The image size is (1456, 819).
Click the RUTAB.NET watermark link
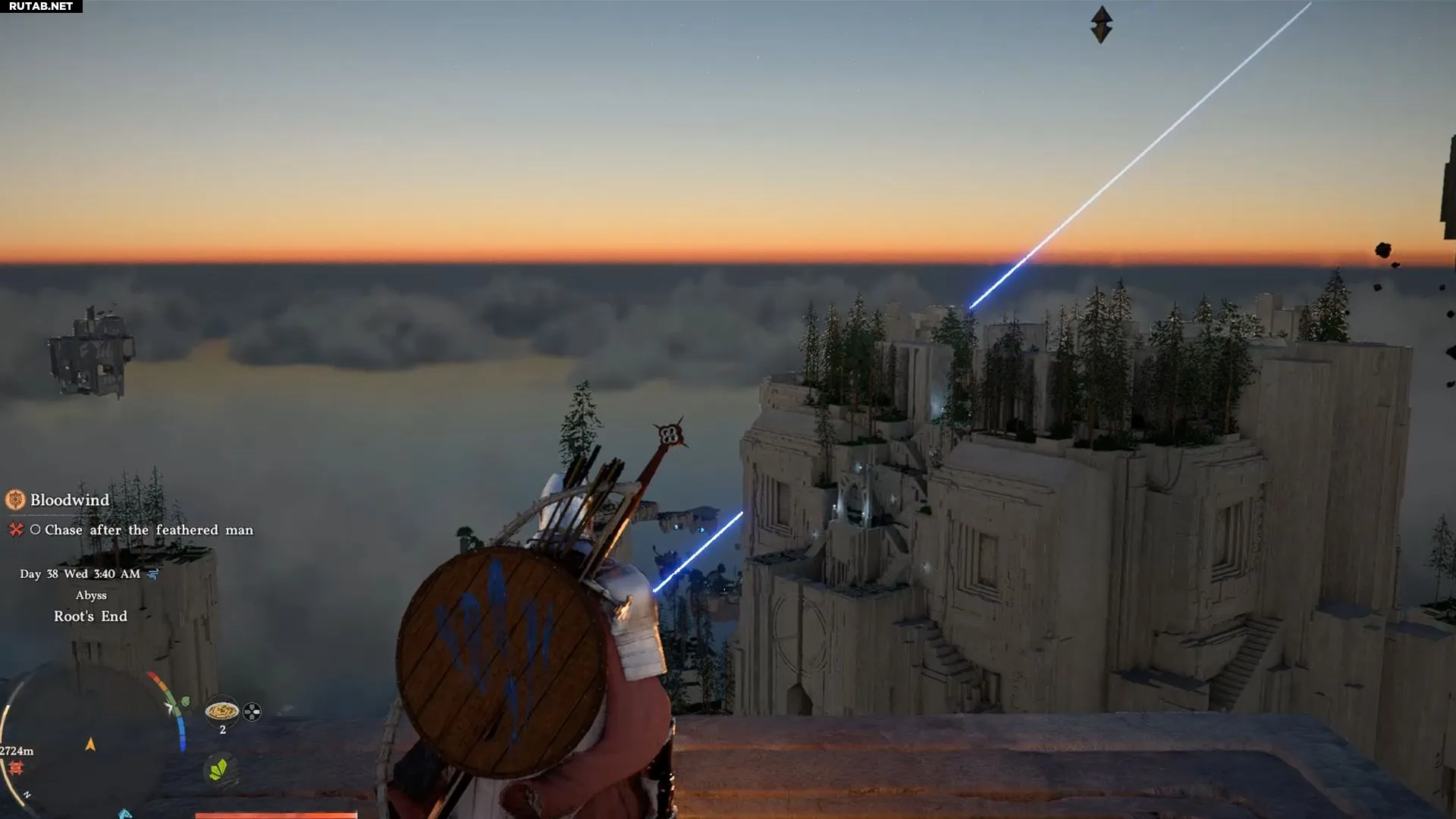click(41, 6)
